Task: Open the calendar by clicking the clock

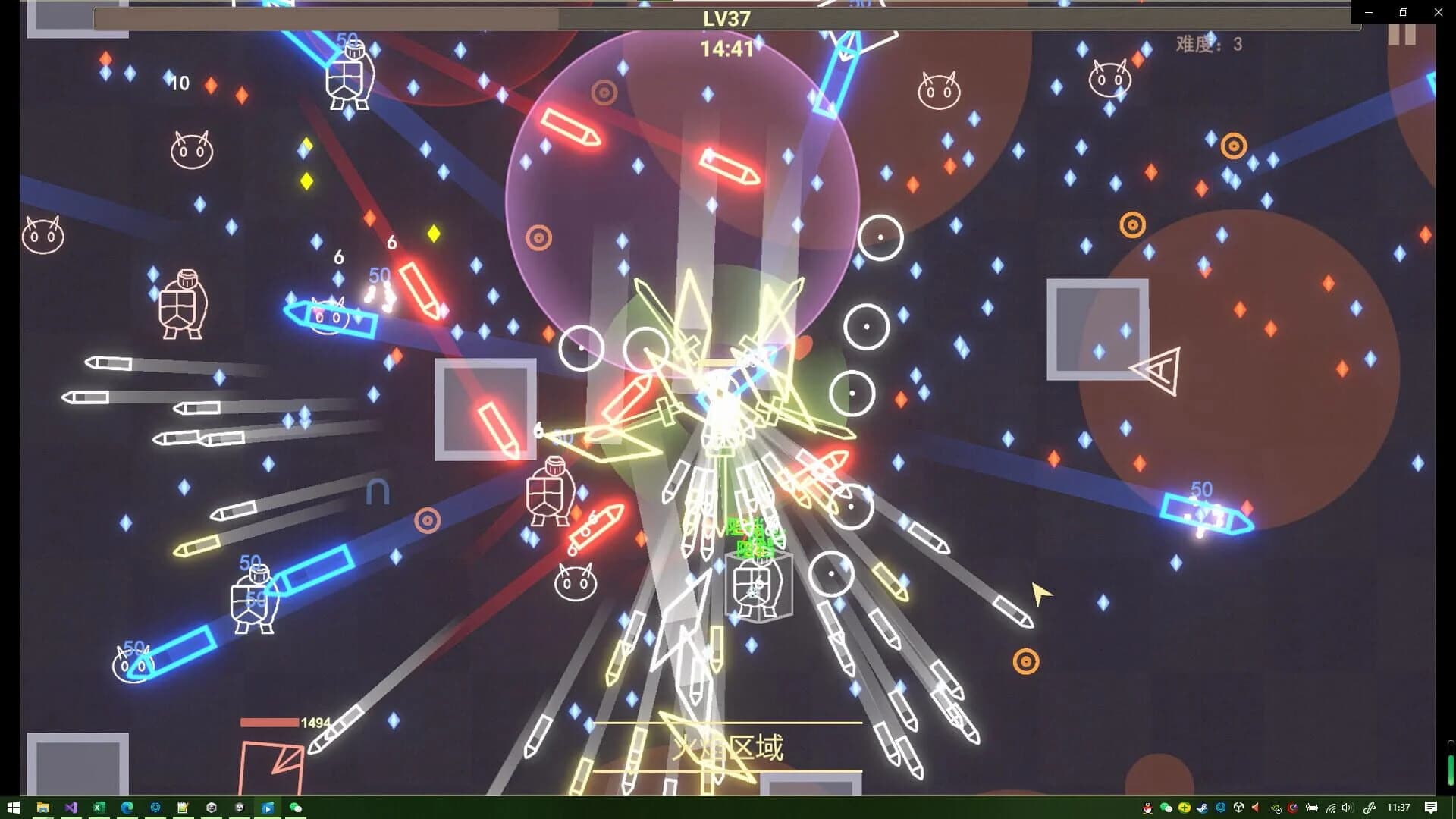Action: 1398,808
